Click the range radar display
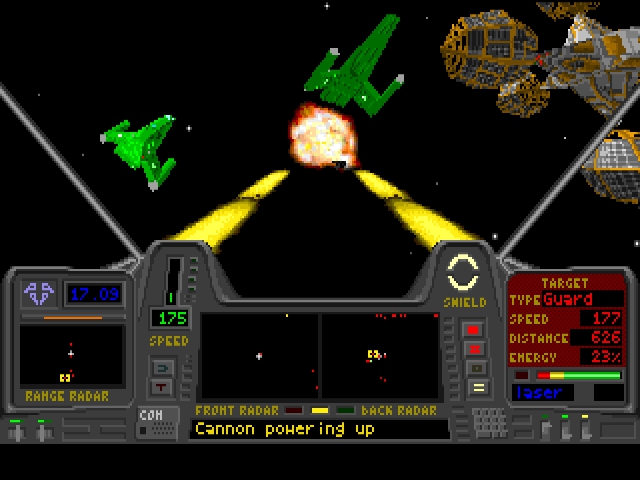Screen dimensions: 640x480 coord(72,357)
